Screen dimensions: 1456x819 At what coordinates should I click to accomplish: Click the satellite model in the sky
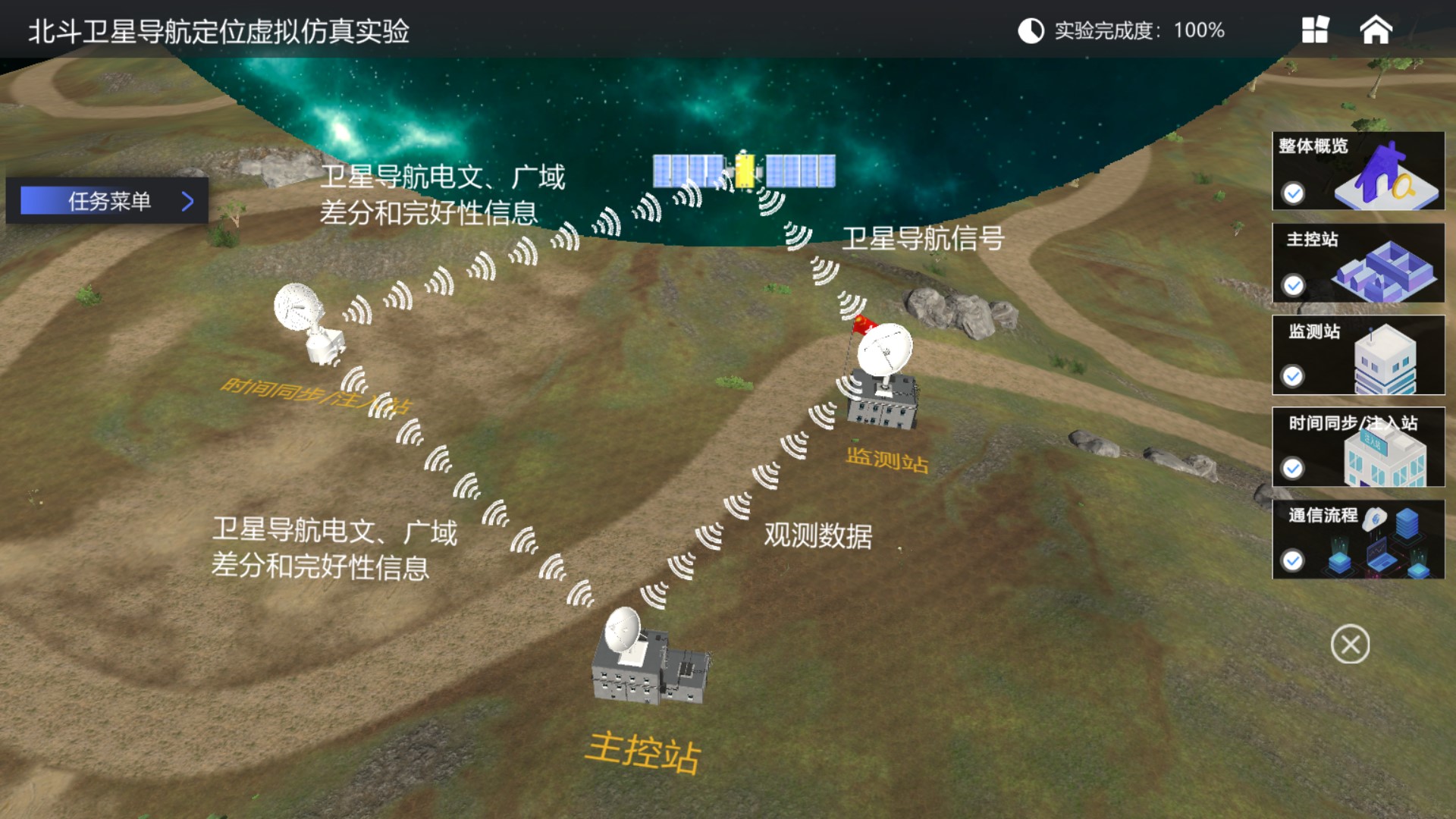(743, 171)
